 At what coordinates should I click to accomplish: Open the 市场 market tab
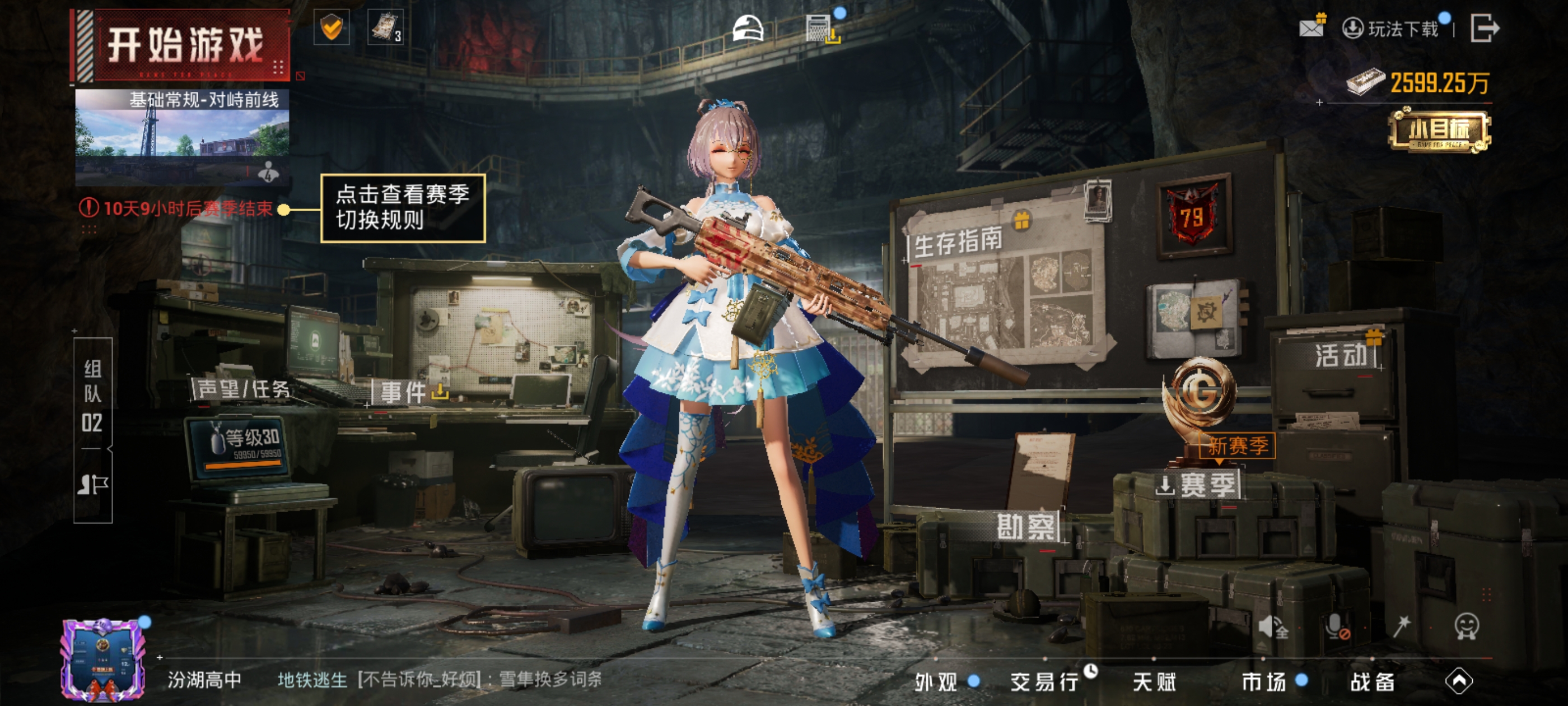1264,682
